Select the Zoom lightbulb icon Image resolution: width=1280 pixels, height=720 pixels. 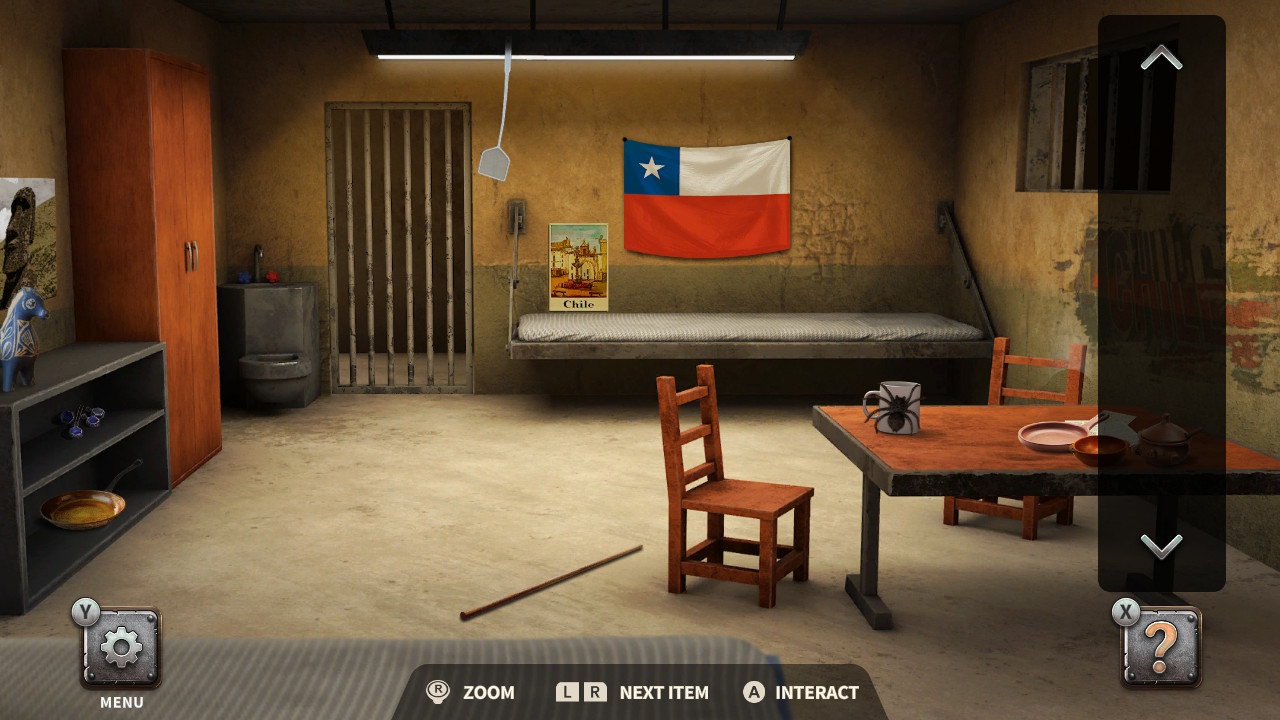click(438, 692)
